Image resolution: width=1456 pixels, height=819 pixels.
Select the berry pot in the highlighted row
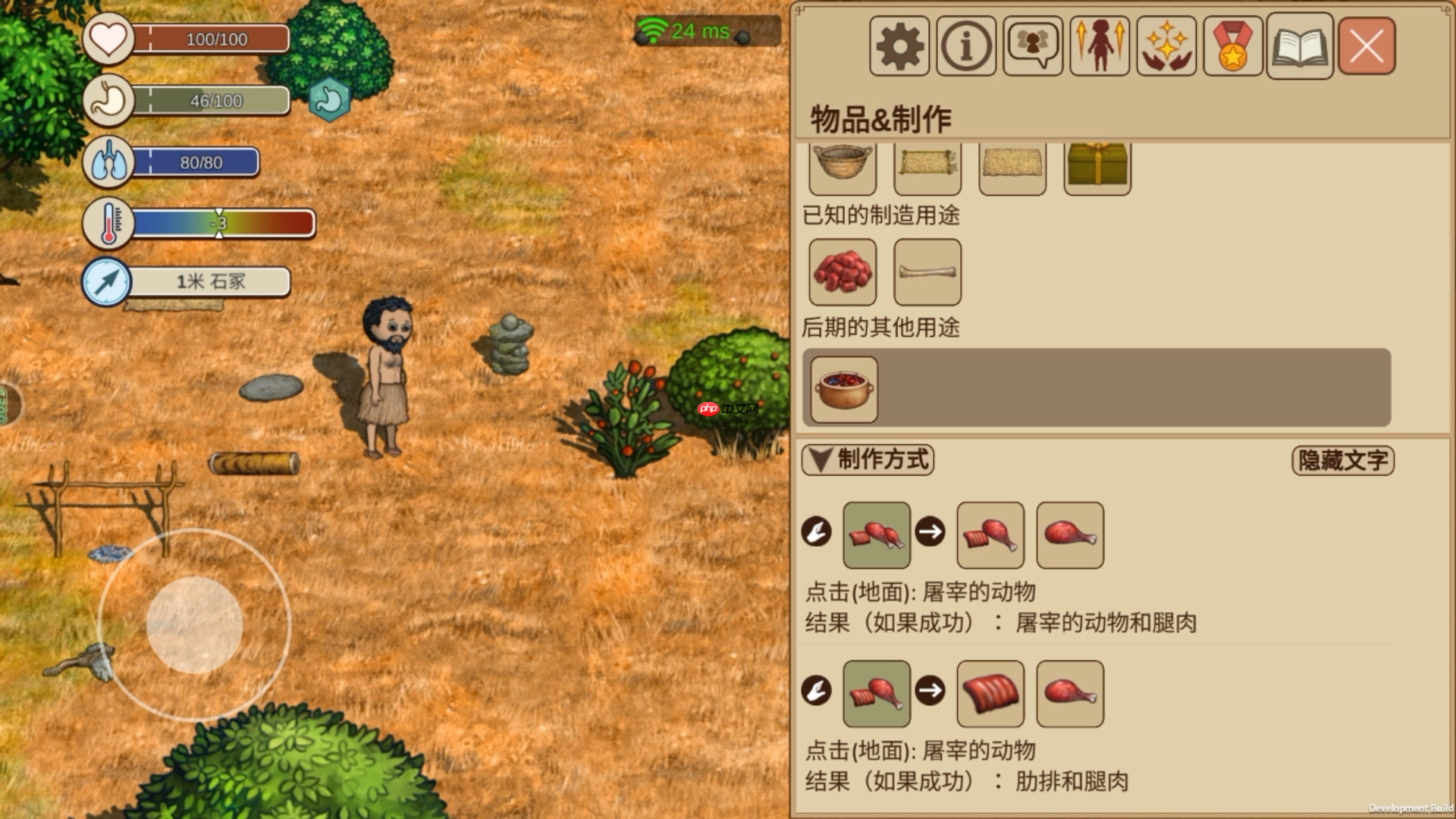pos(842,389)
